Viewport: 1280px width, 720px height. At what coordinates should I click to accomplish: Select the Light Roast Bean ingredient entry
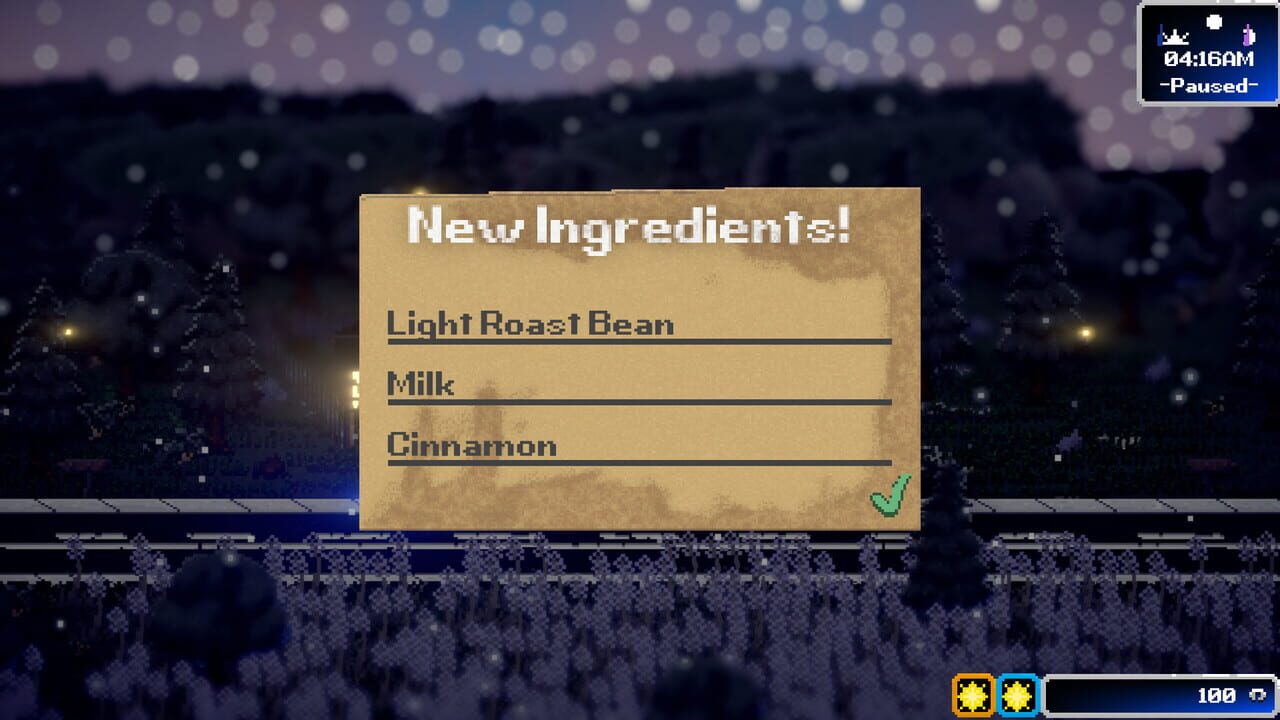530,324
